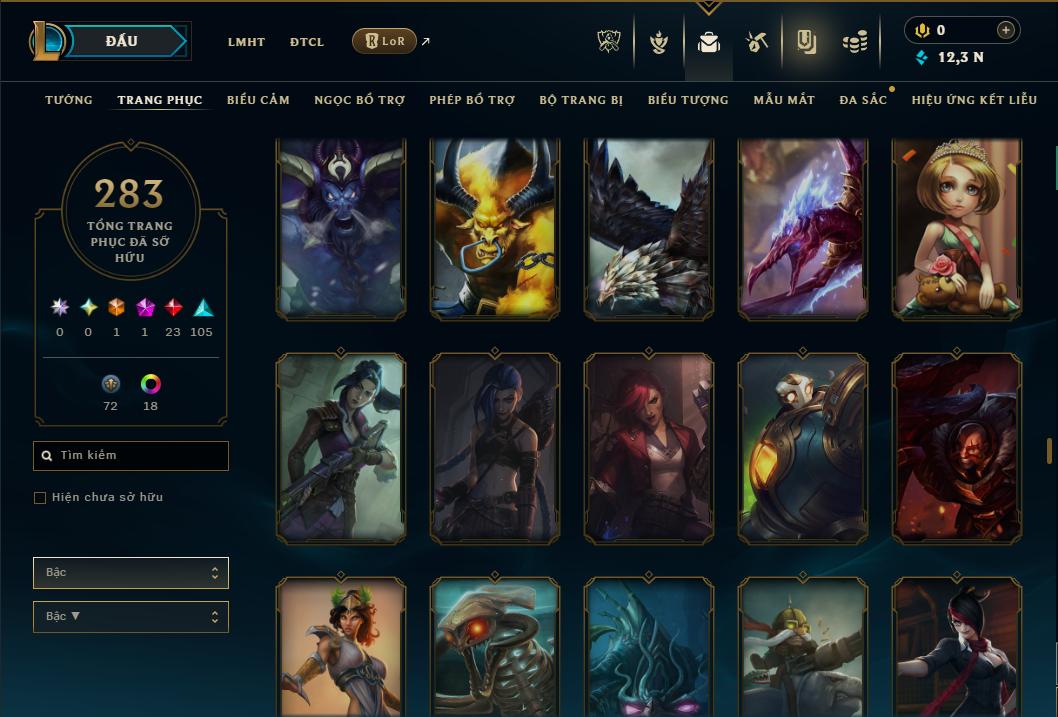Viewport: 1058px width, 717px height.
Task: Click the ĐẤU play button
Action: [x=121, y=41]
